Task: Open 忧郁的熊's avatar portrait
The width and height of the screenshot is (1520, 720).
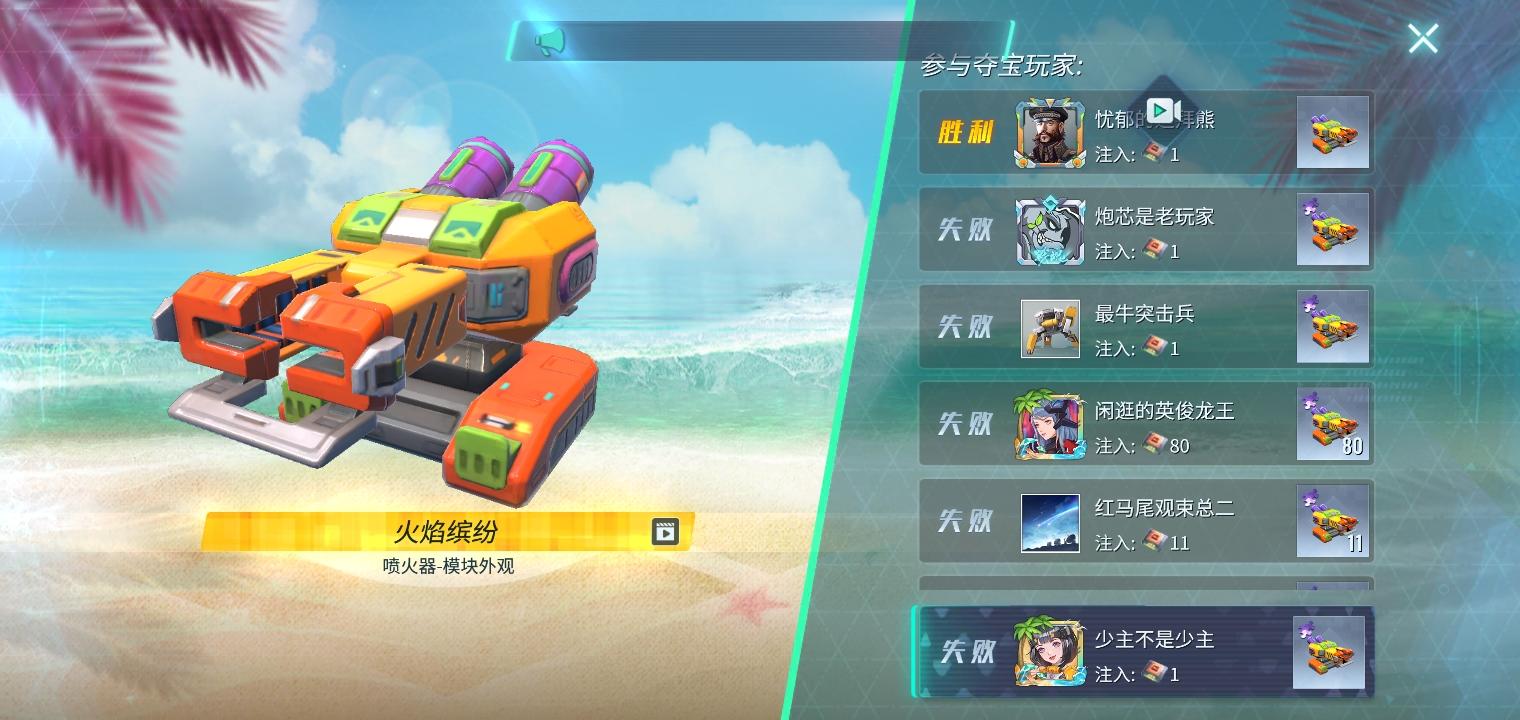Action: (x=1049, y=133)
